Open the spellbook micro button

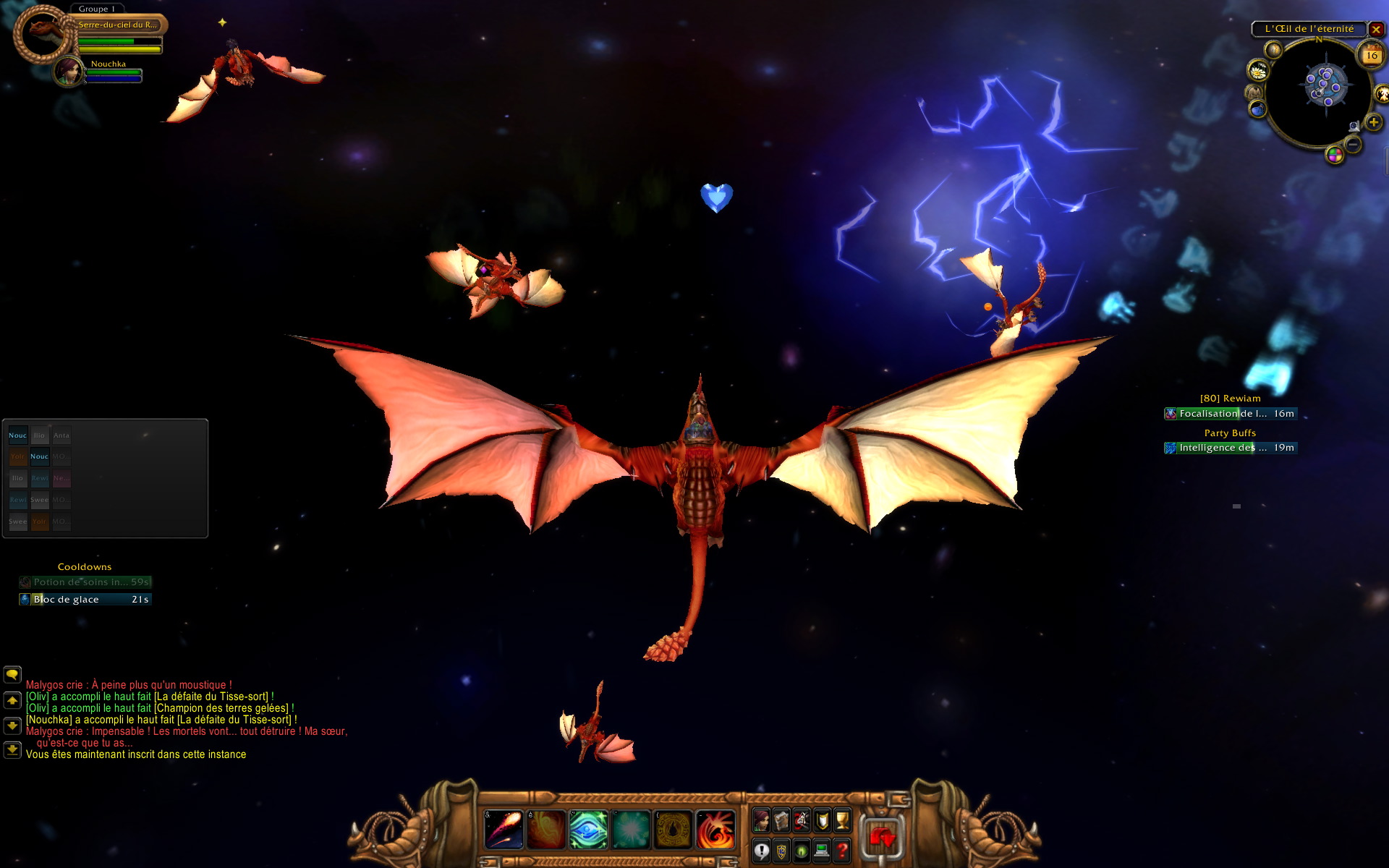(781, 820)
